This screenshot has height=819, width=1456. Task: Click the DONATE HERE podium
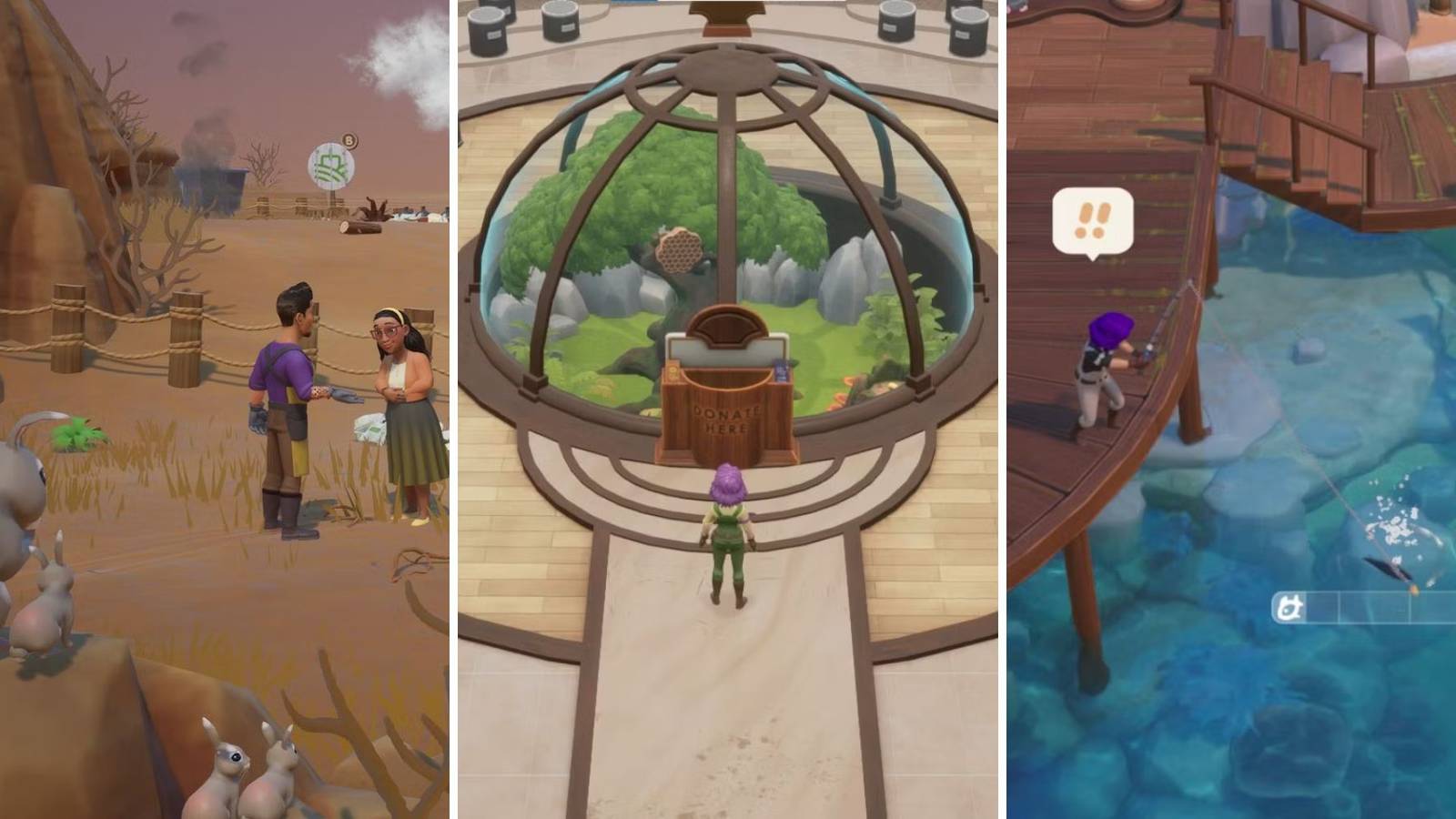click(x=728, y=419)
